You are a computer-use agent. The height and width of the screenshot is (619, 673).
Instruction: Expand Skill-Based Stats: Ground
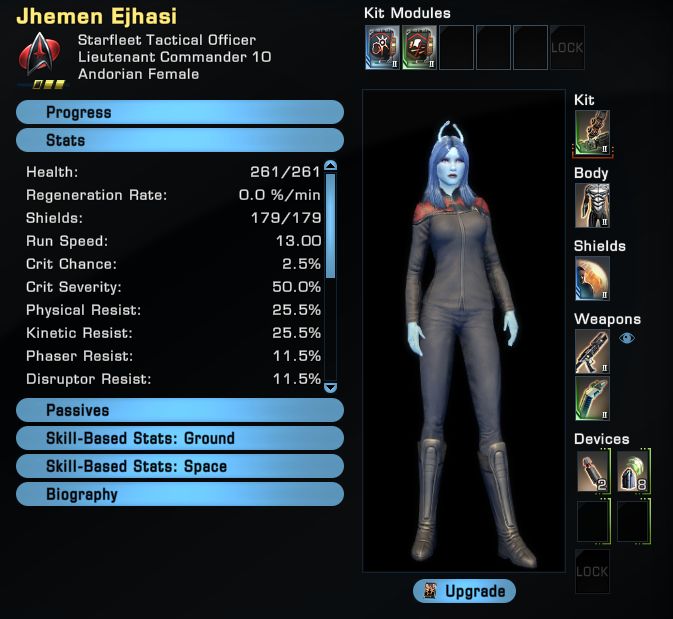point(180,439)
